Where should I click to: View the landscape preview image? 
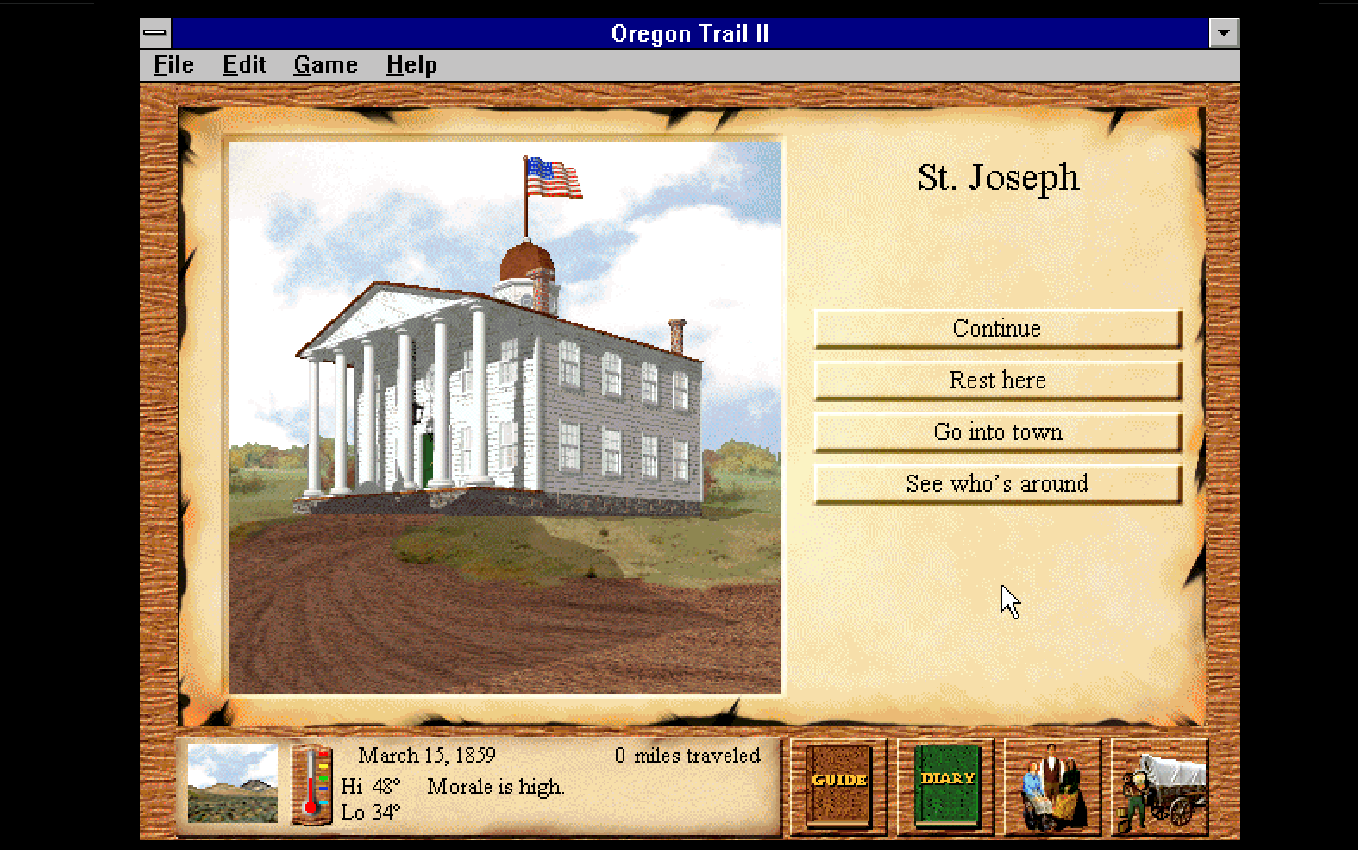[231, 785]
